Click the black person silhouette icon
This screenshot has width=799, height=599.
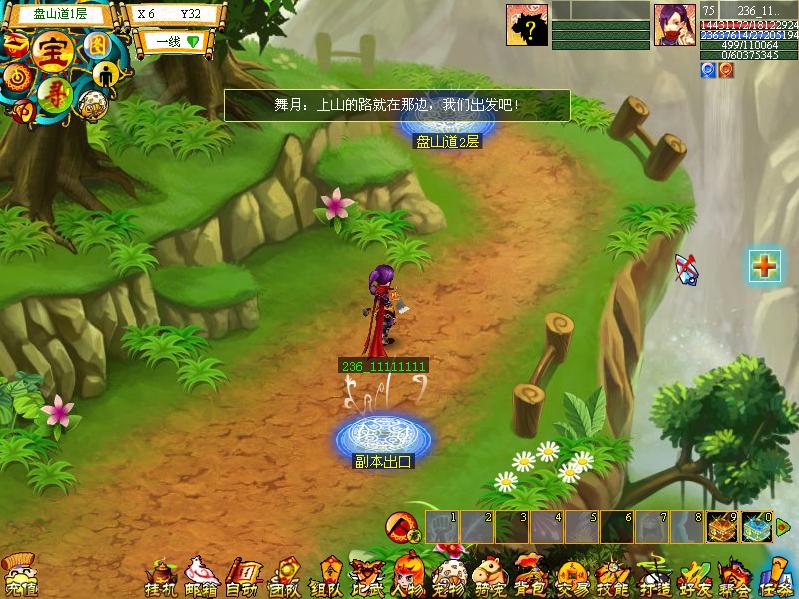pyautogui.click(x=107, y=74)
